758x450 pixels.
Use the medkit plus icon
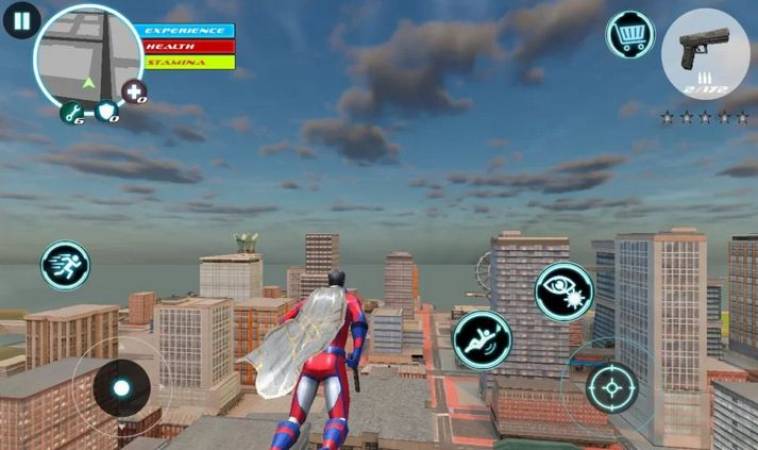(x=134, y=93)
